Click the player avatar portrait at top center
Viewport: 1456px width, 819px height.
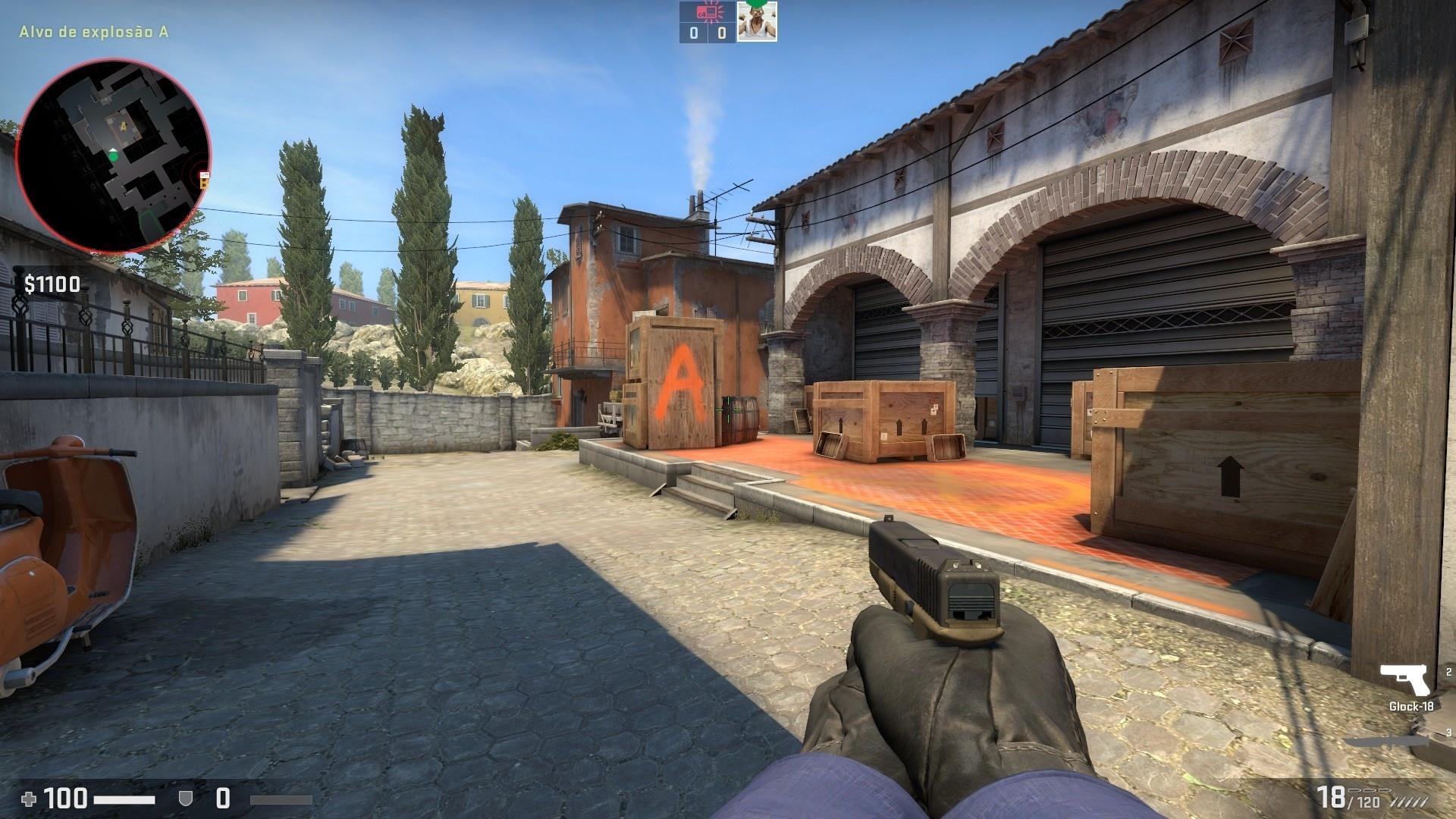click(x=756, y=23)
